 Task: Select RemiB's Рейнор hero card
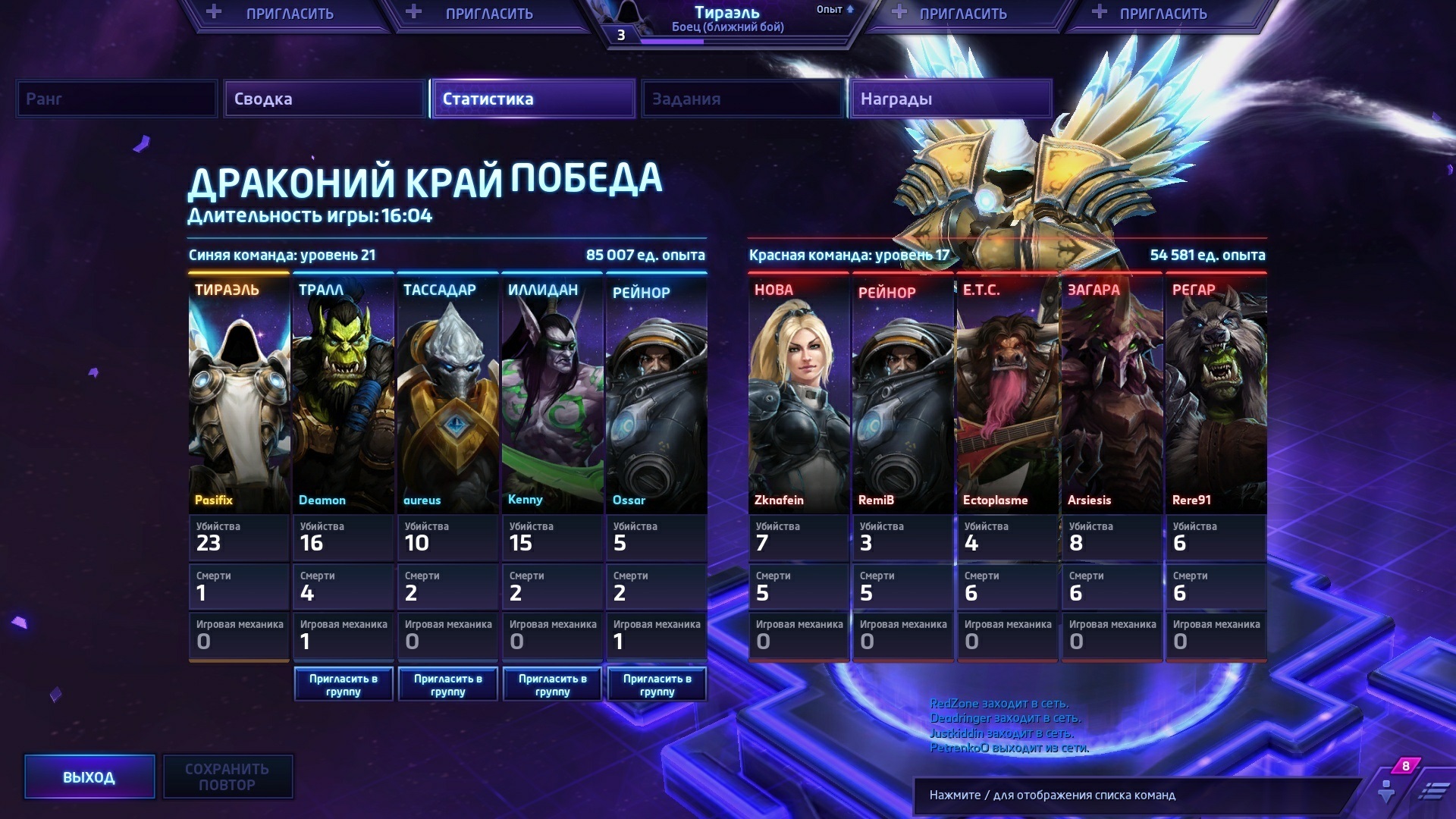coord(902,394)
